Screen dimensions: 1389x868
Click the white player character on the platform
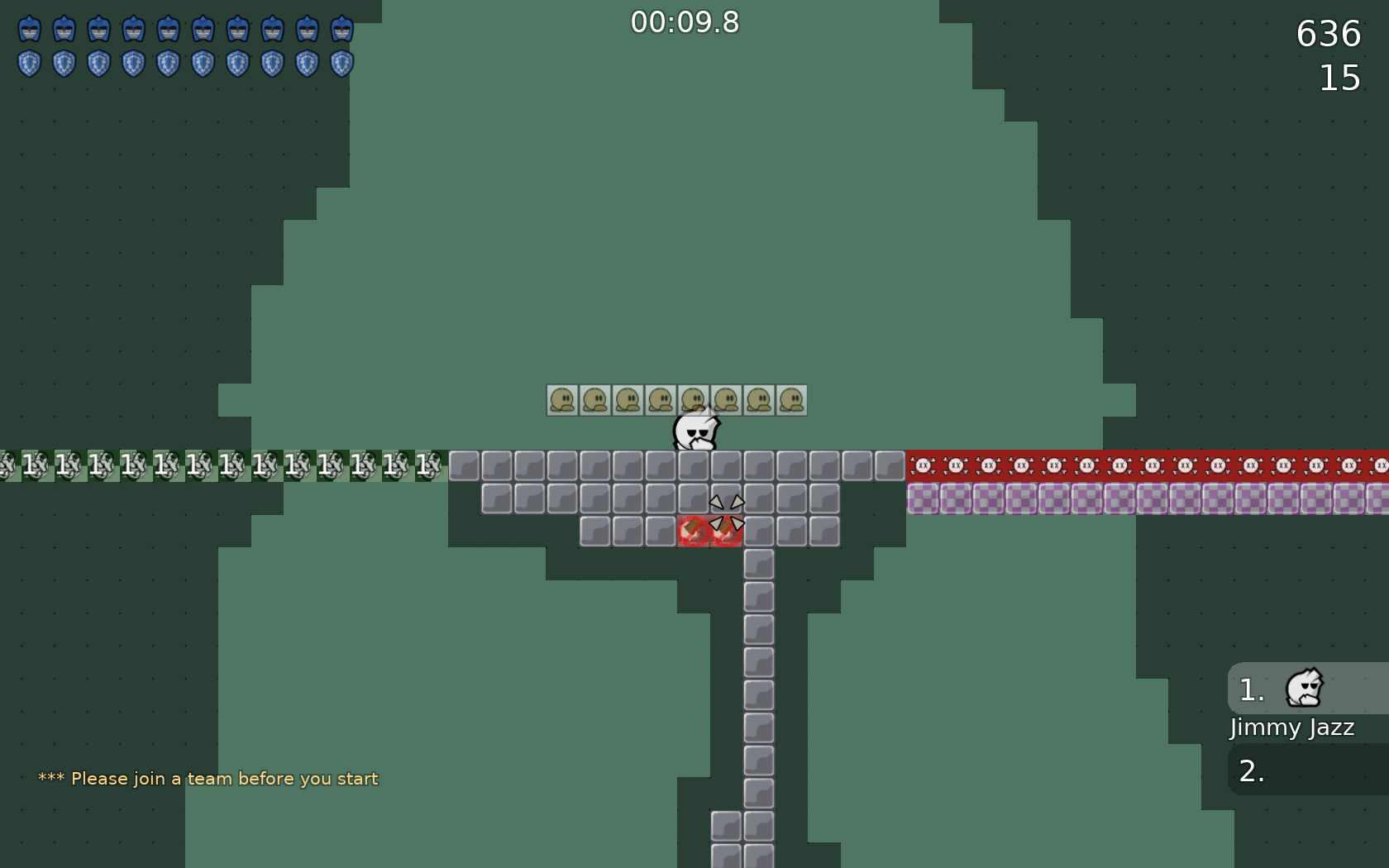pos(695,432)
